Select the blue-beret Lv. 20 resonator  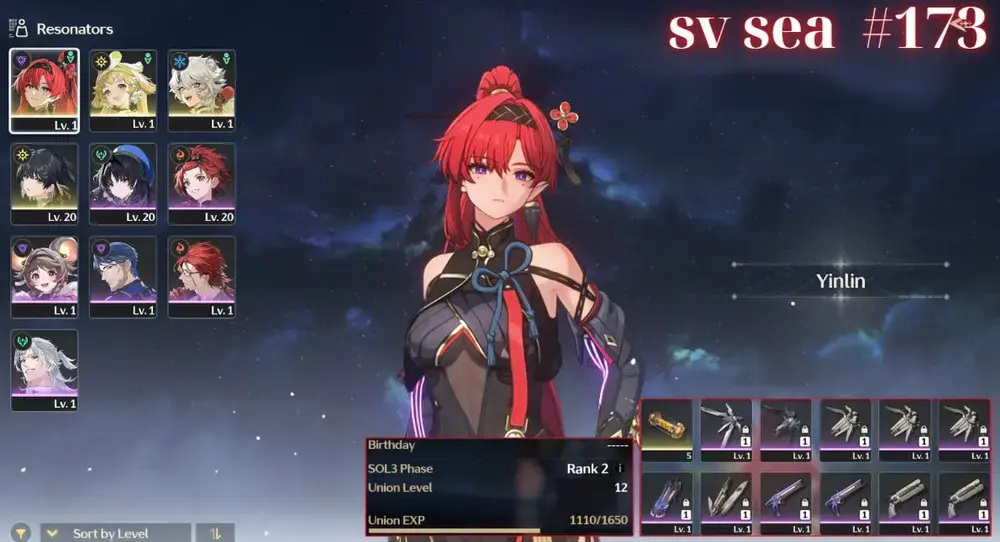(123, 183)
